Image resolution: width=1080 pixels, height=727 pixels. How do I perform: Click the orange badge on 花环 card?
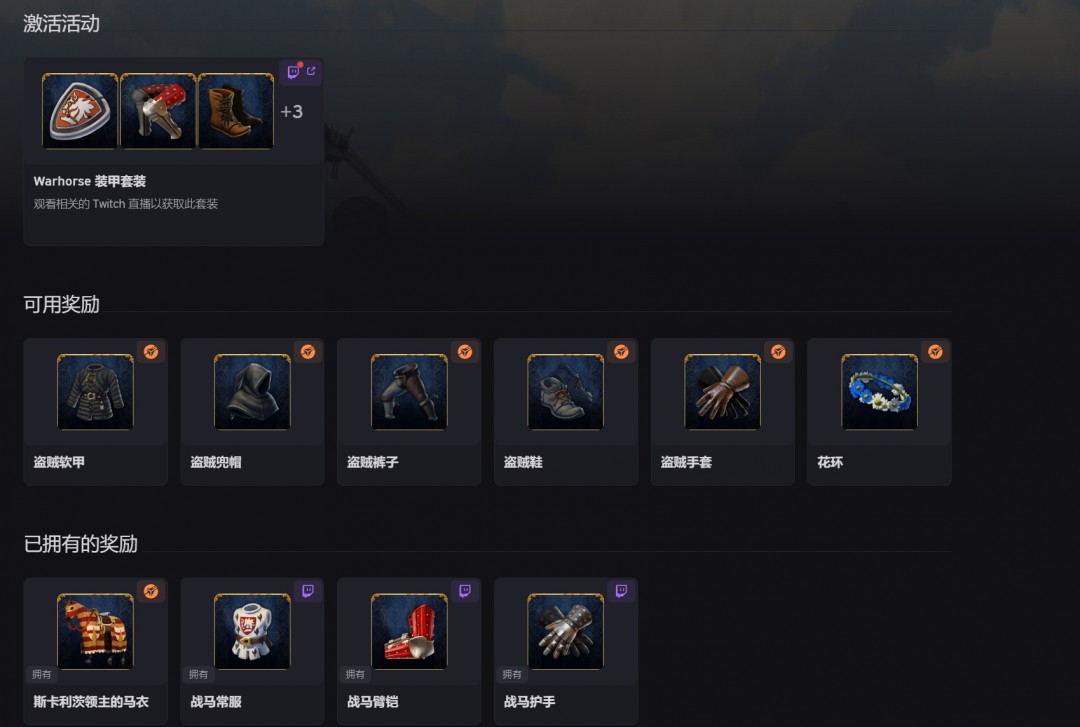point(935,352)
